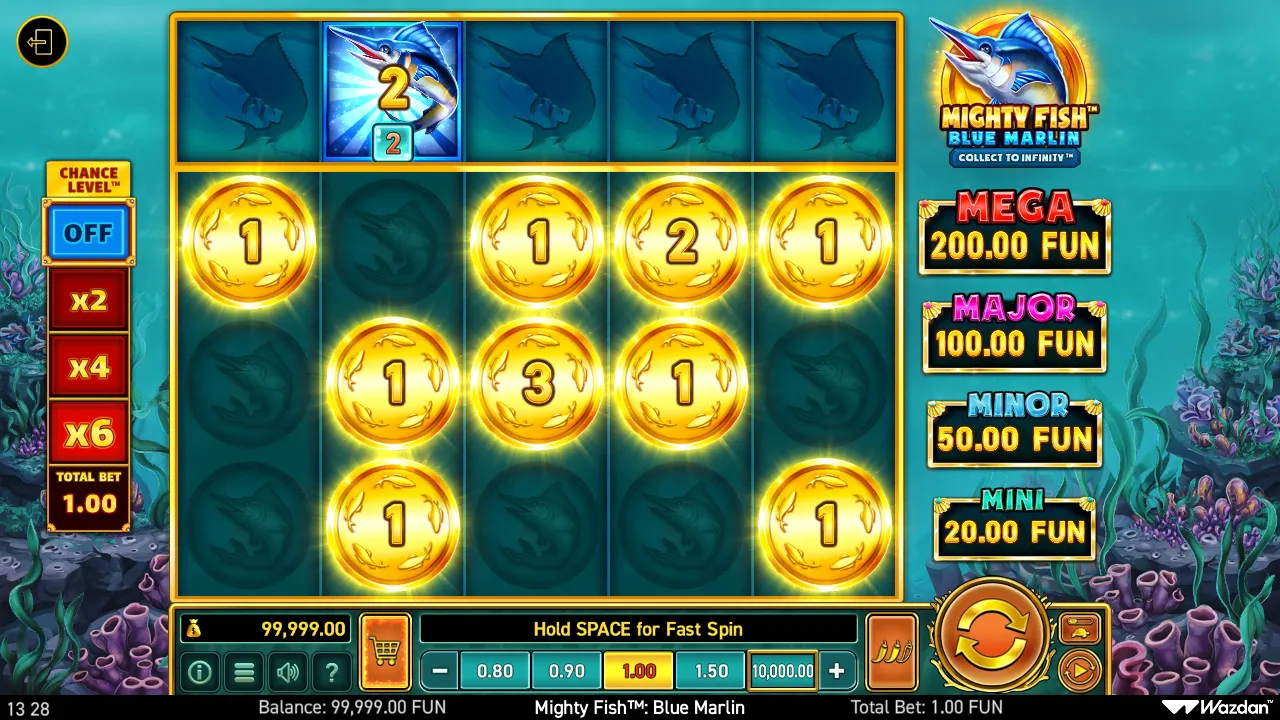Select the x6 chance level
The image size is (1280, 720).
point(89,433)
